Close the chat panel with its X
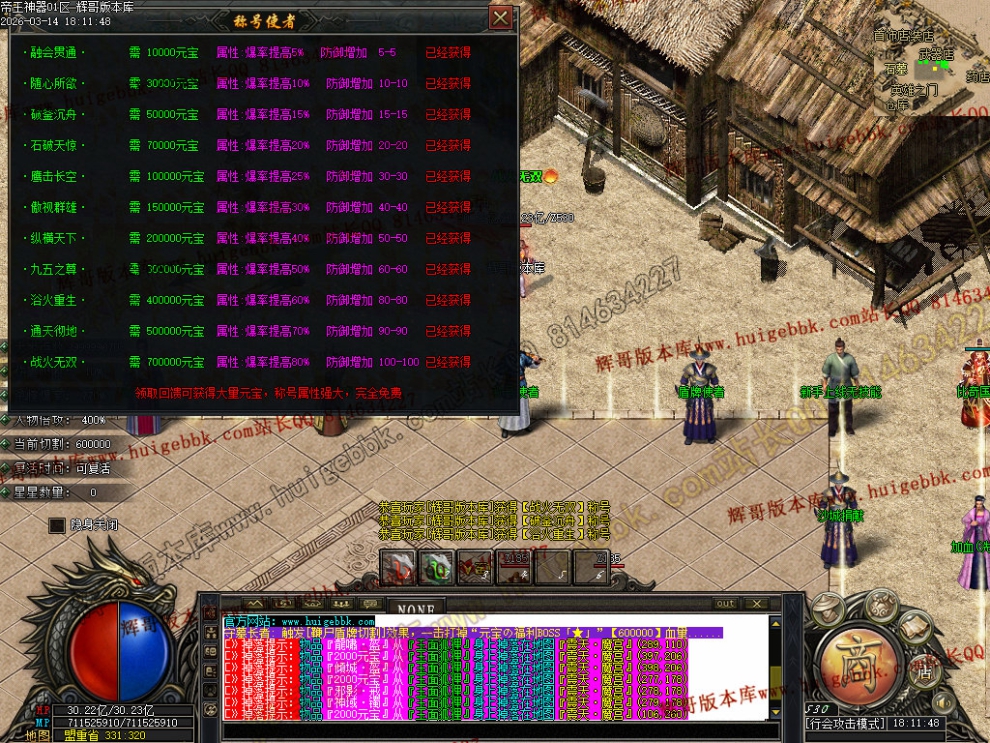The image size is (990, 743). click(x=755, y=604)
